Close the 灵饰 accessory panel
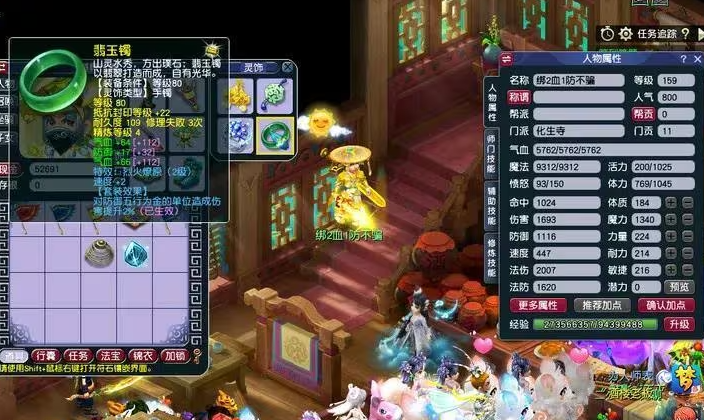Viewport: 704px width, 420px height. coord(288,68)
